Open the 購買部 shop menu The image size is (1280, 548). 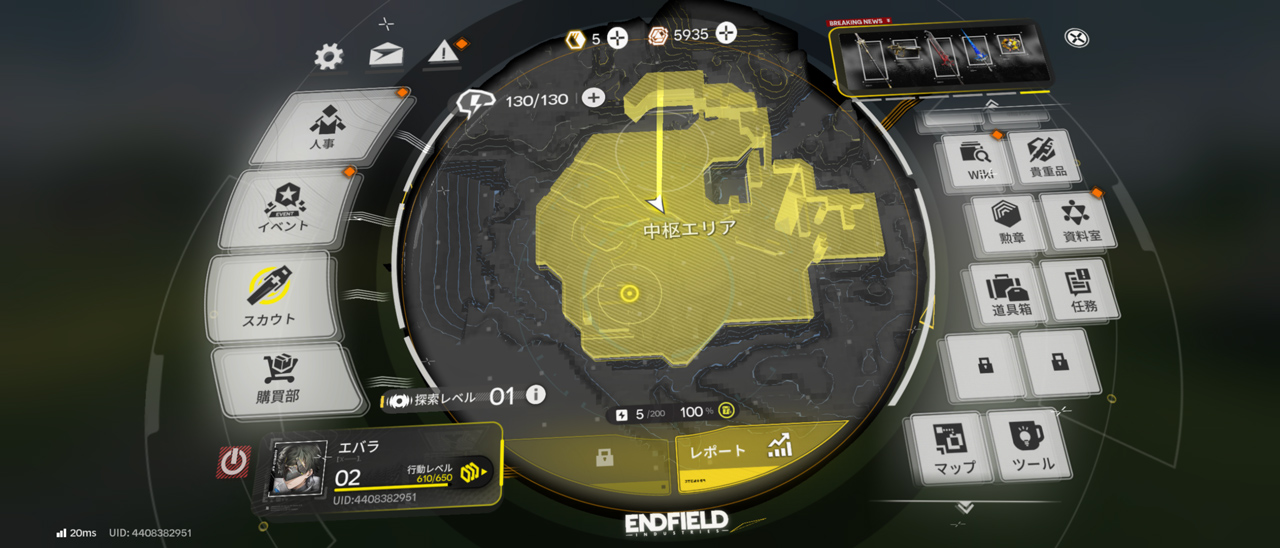click(x=281, y=379)
